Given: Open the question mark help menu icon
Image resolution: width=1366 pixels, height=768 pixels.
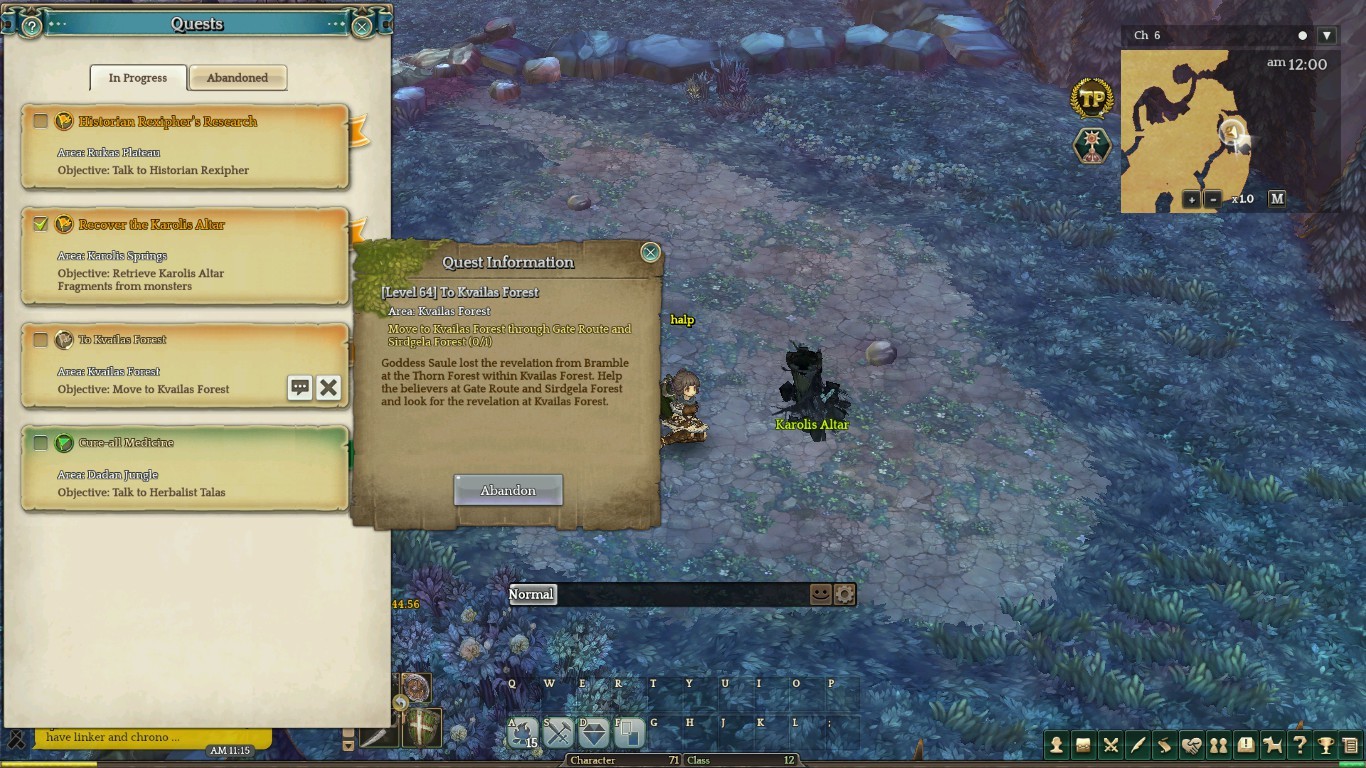Looking at the screenshot, I should 1299,745.
